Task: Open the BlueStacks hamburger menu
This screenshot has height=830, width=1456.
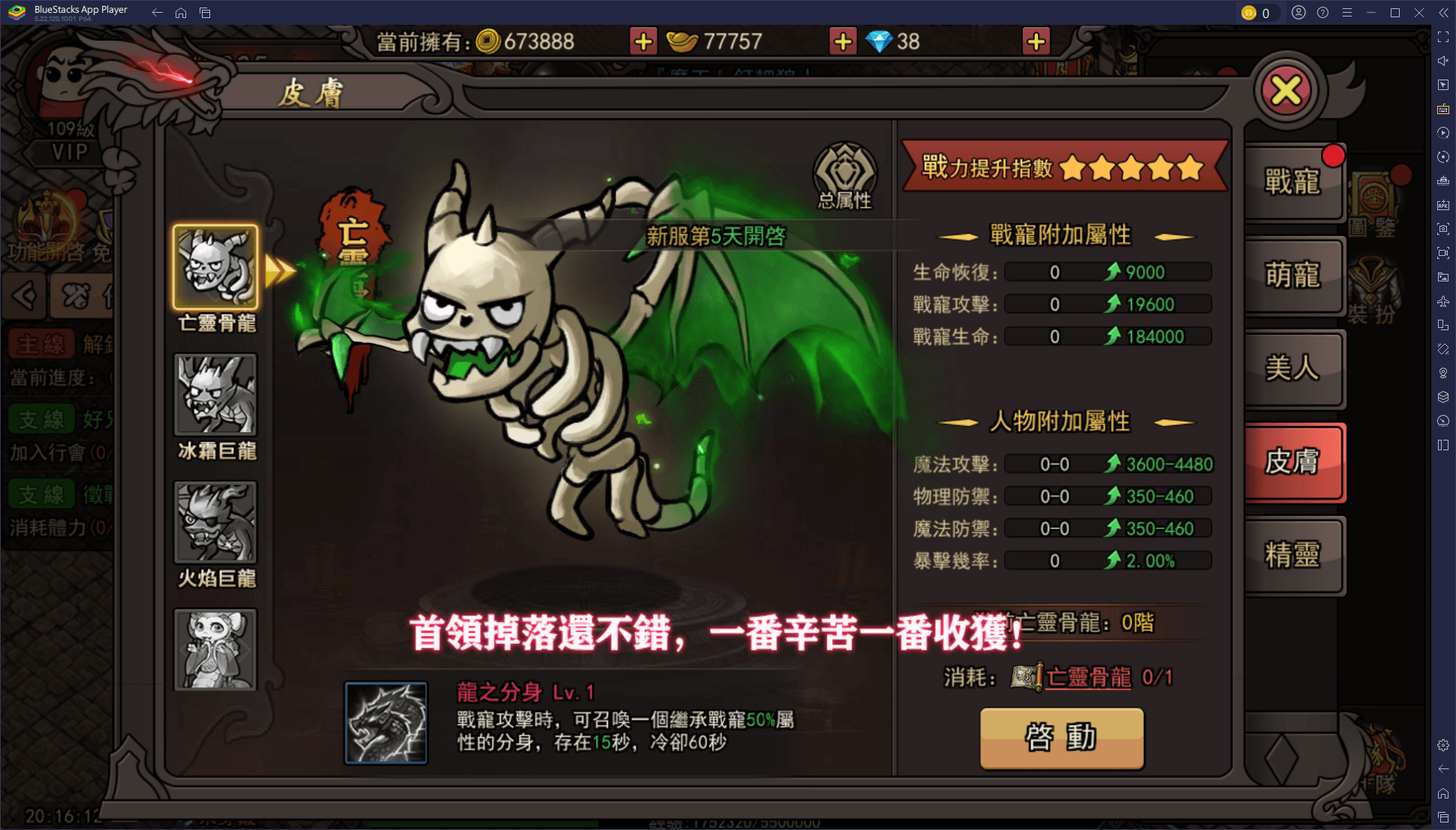Action: [x=1347, y=12]
